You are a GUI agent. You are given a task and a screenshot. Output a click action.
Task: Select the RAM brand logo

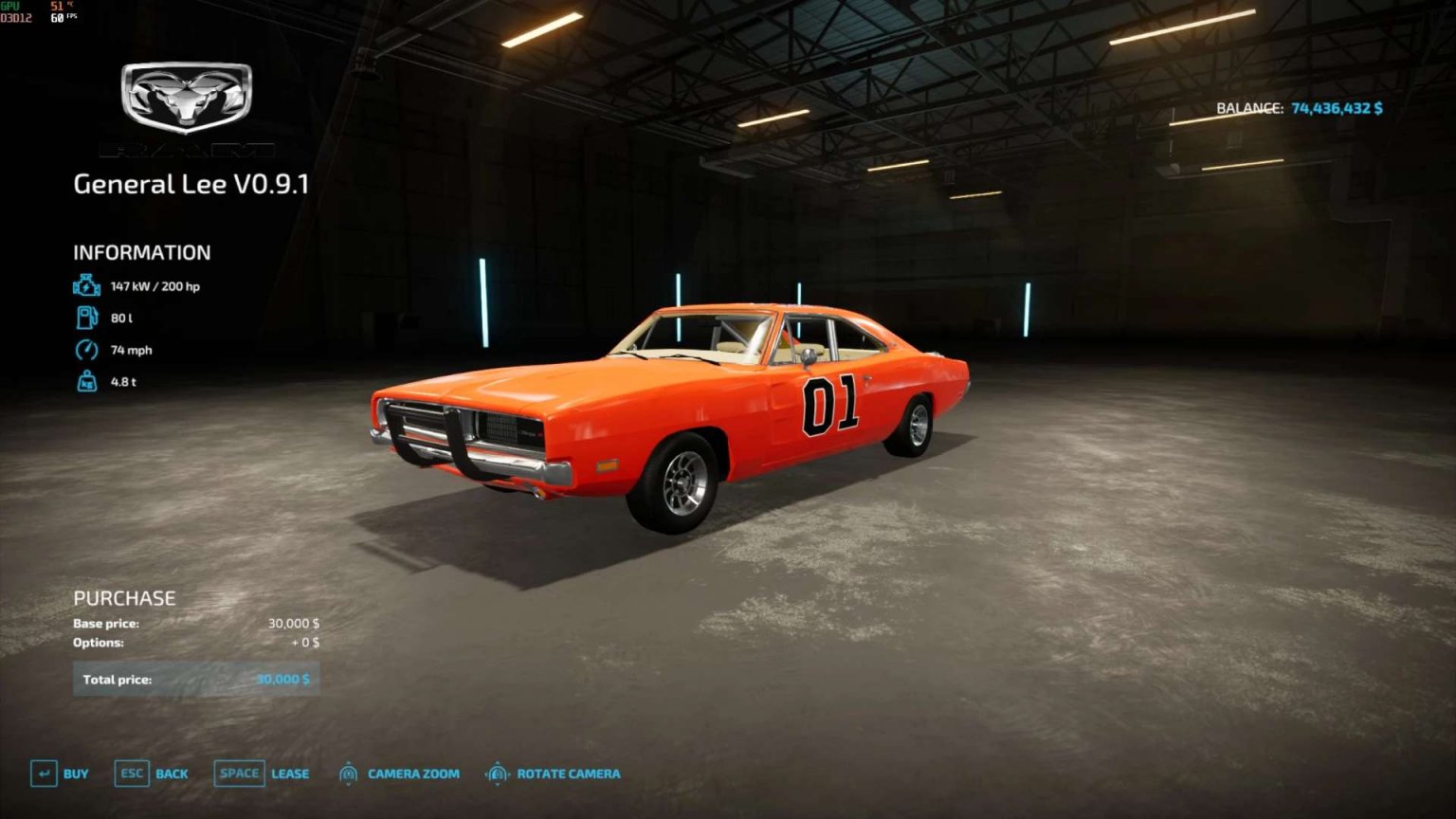pyautogui.click(x=186, y=95)
